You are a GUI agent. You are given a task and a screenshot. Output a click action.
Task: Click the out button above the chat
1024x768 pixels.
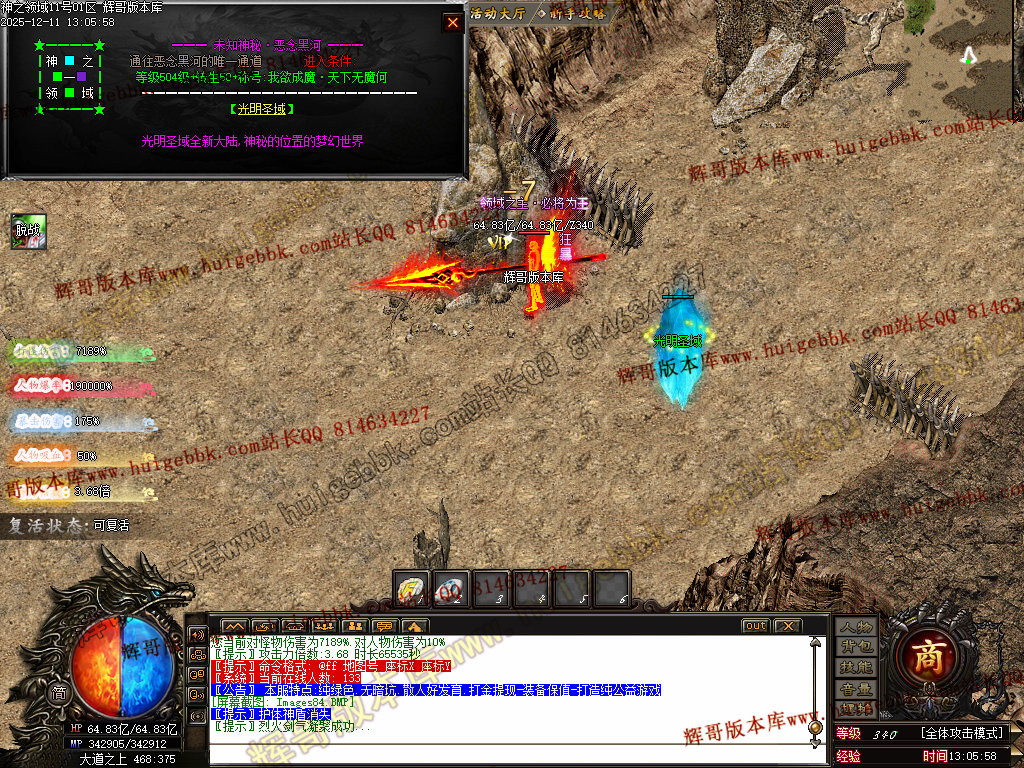(x=755, y=626)
